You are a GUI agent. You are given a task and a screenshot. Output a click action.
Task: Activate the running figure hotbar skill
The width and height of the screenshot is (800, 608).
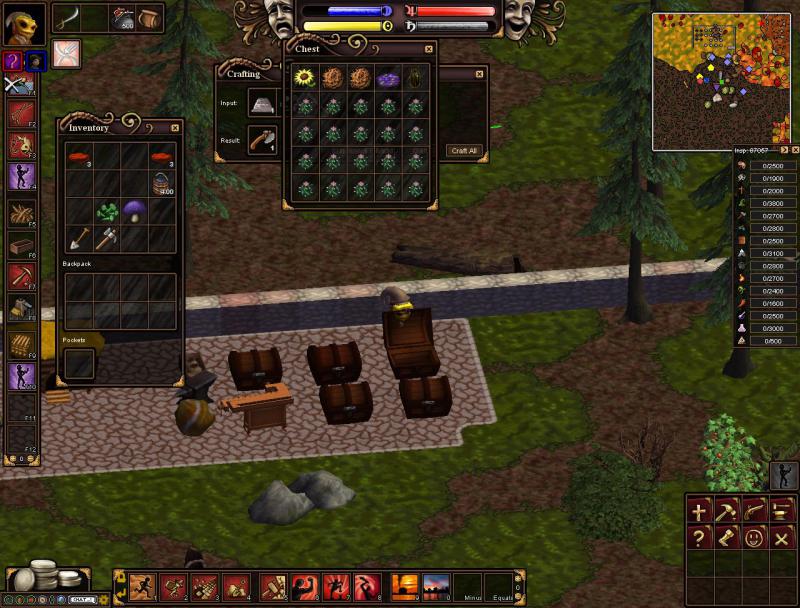point(143,585)
